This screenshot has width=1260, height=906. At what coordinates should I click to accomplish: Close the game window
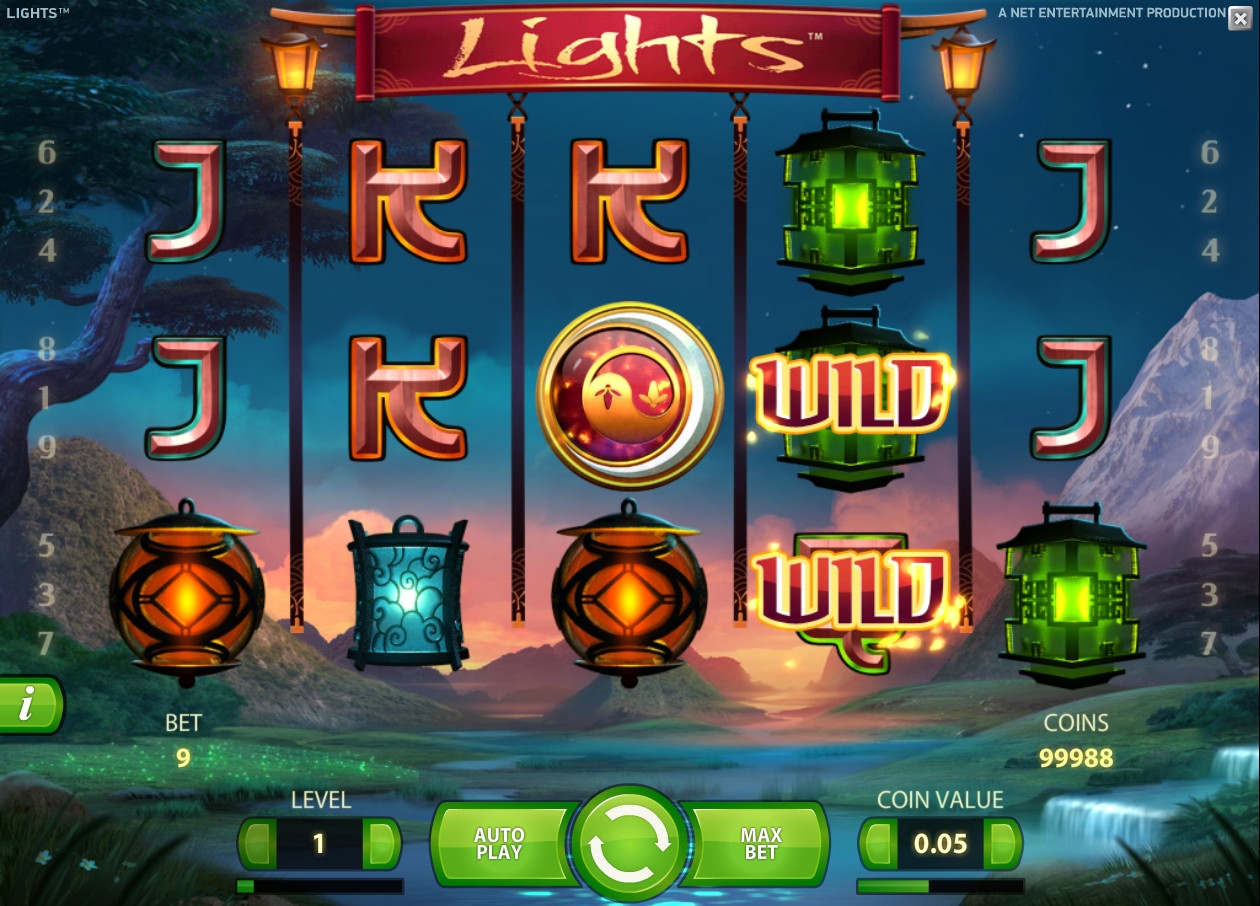click(1239, 18)
